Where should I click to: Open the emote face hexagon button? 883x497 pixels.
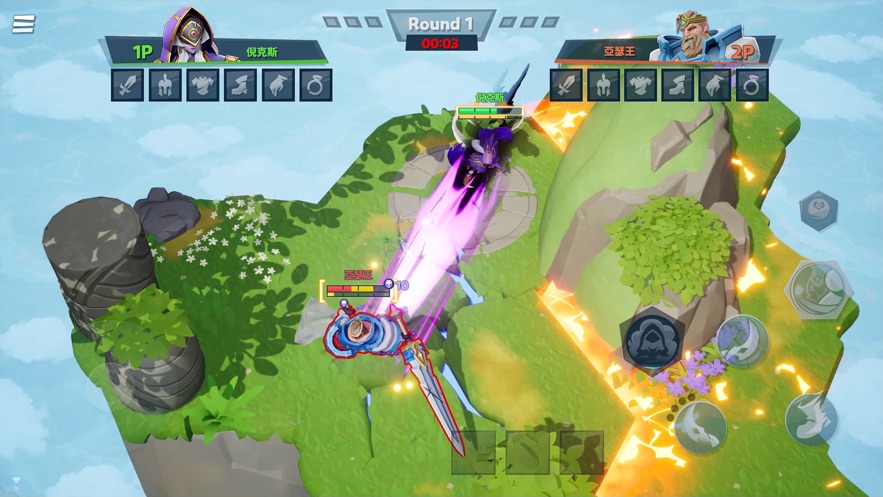[818, 212]
